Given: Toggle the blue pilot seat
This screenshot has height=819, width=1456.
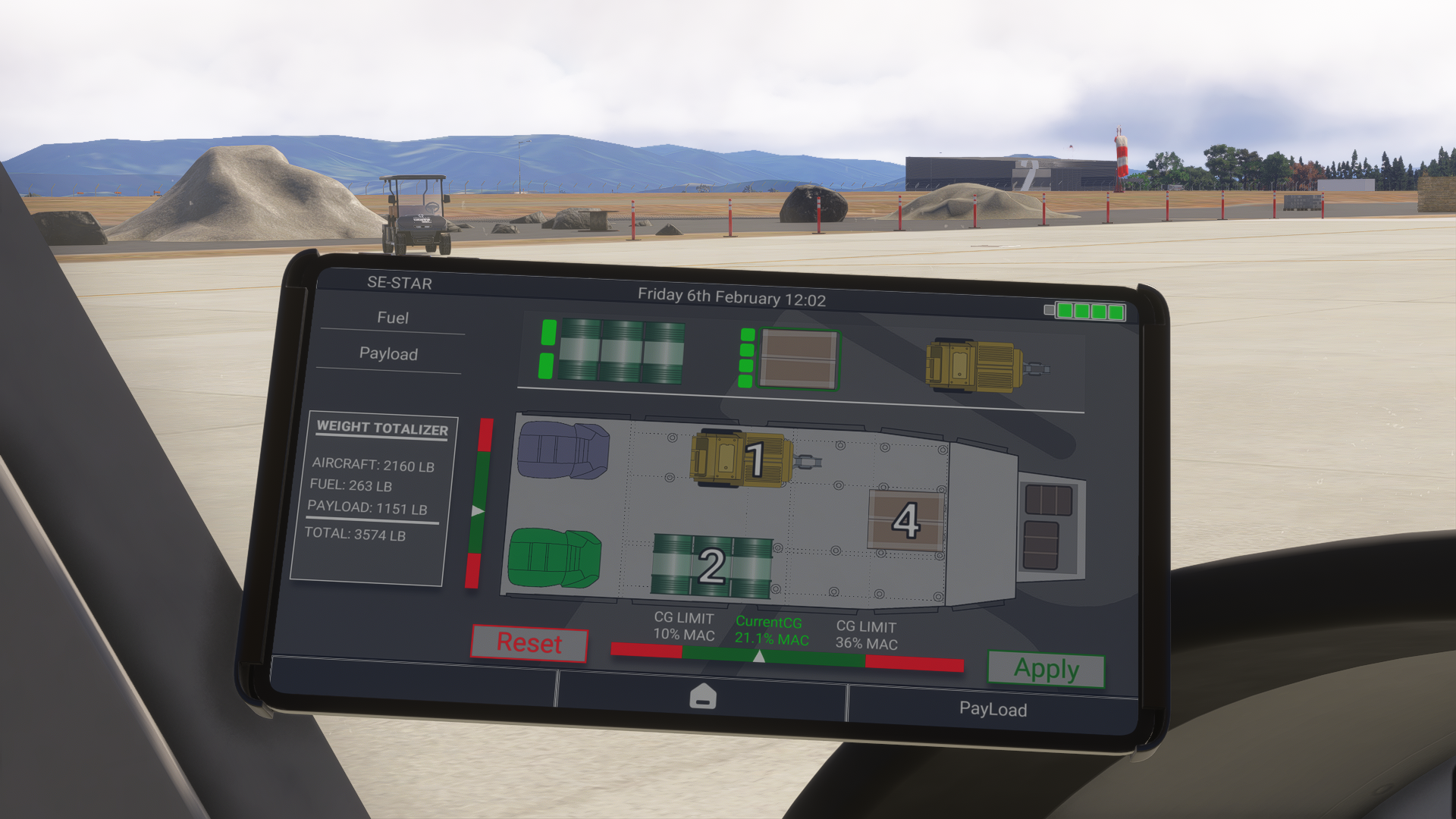Looking at the screenshot, I should click(563, 450).
